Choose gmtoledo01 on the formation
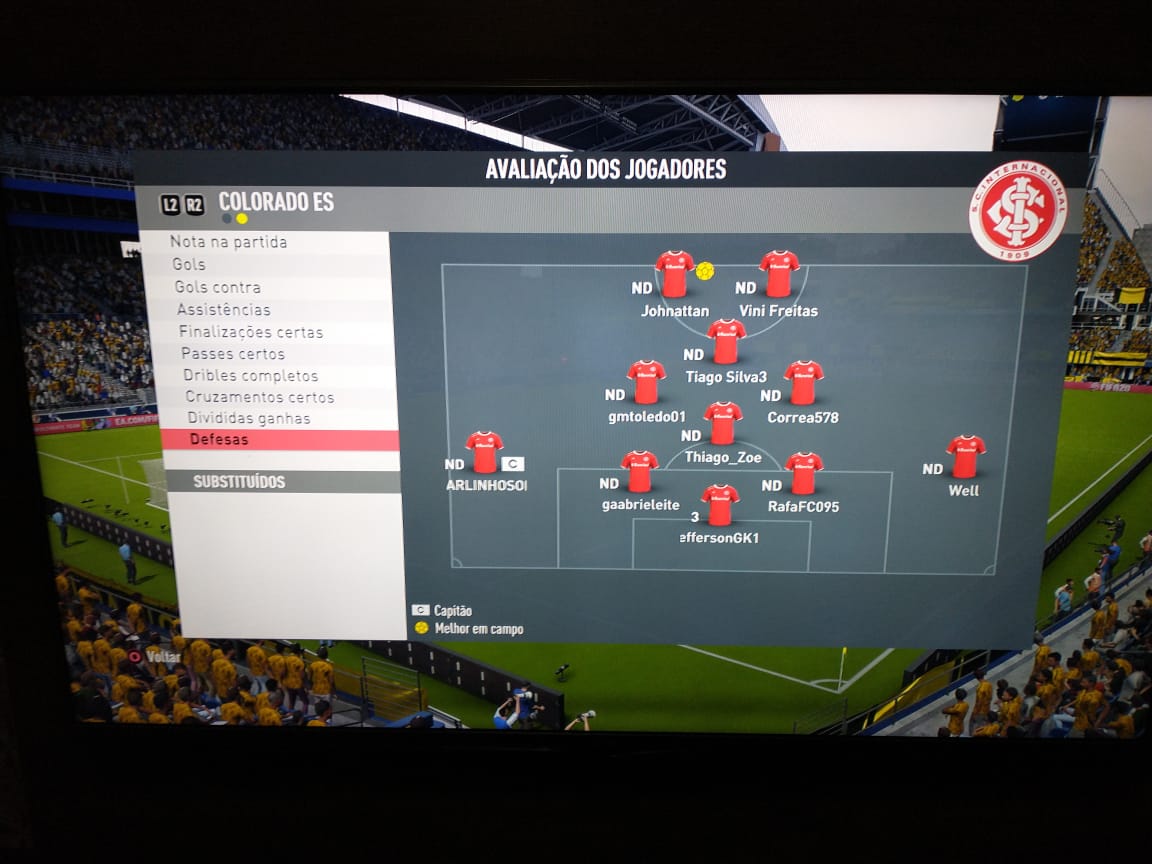This screenshot has height=864, width=1152. [646, 382]
